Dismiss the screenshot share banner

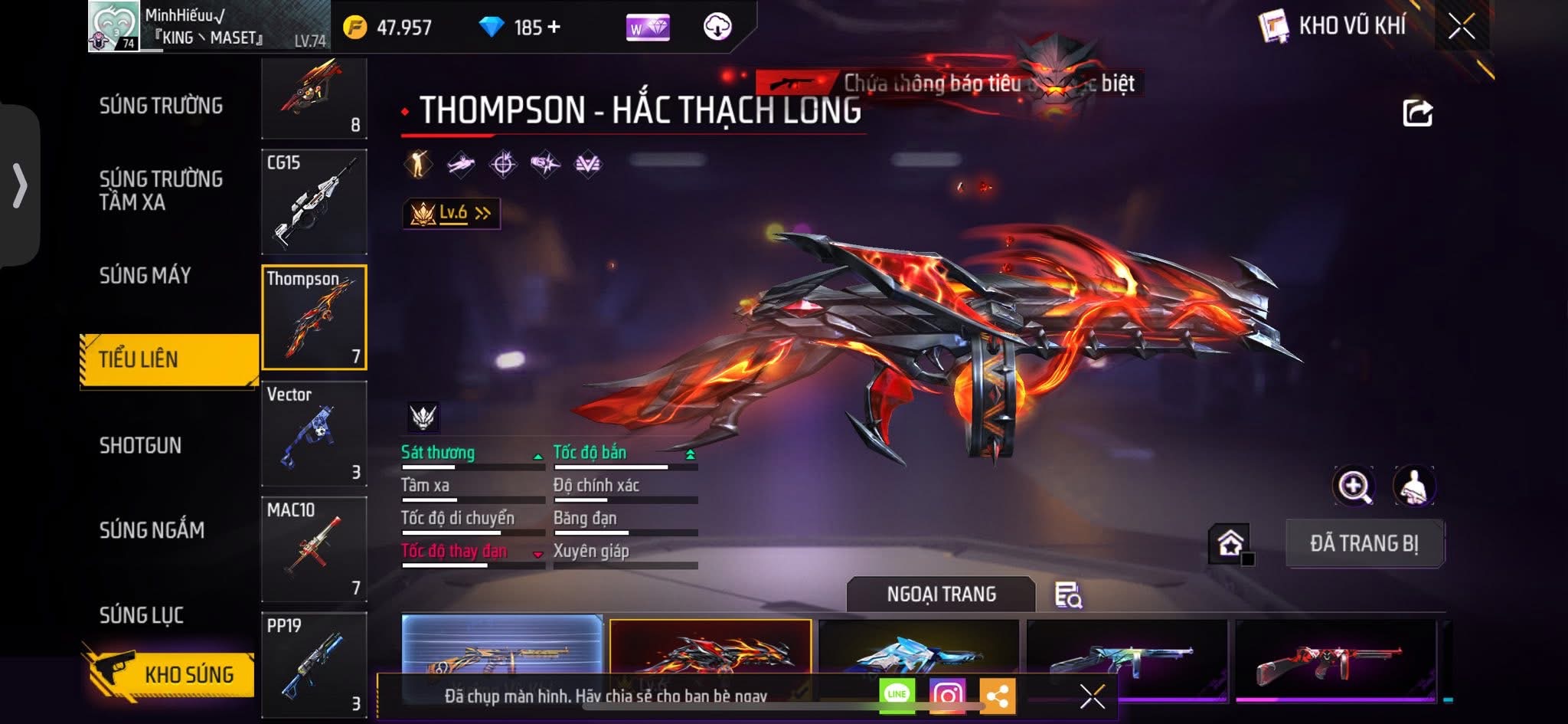coord(1092,696)
